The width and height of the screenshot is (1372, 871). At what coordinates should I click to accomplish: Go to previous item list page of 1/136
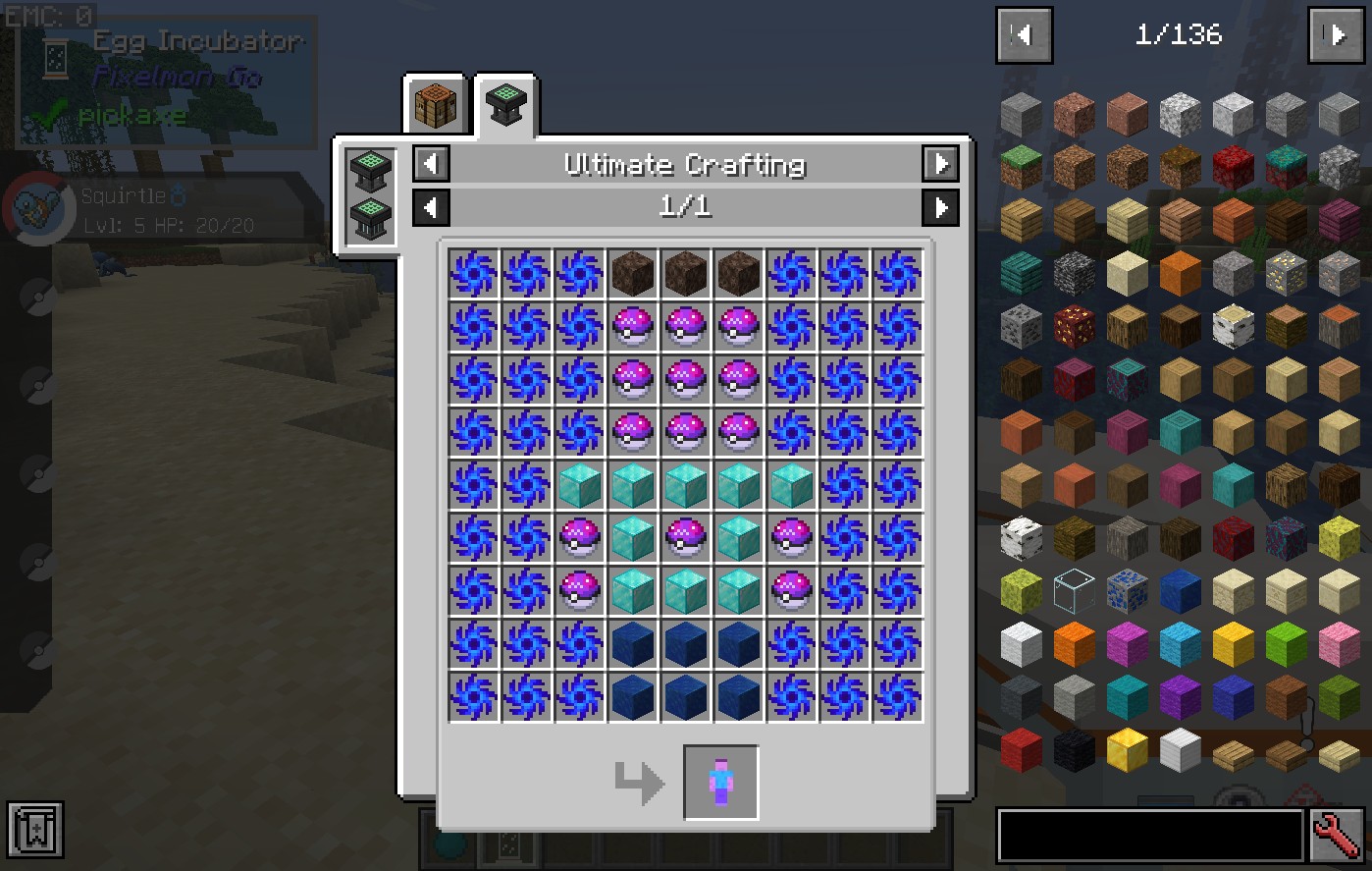coord(1025,35)
